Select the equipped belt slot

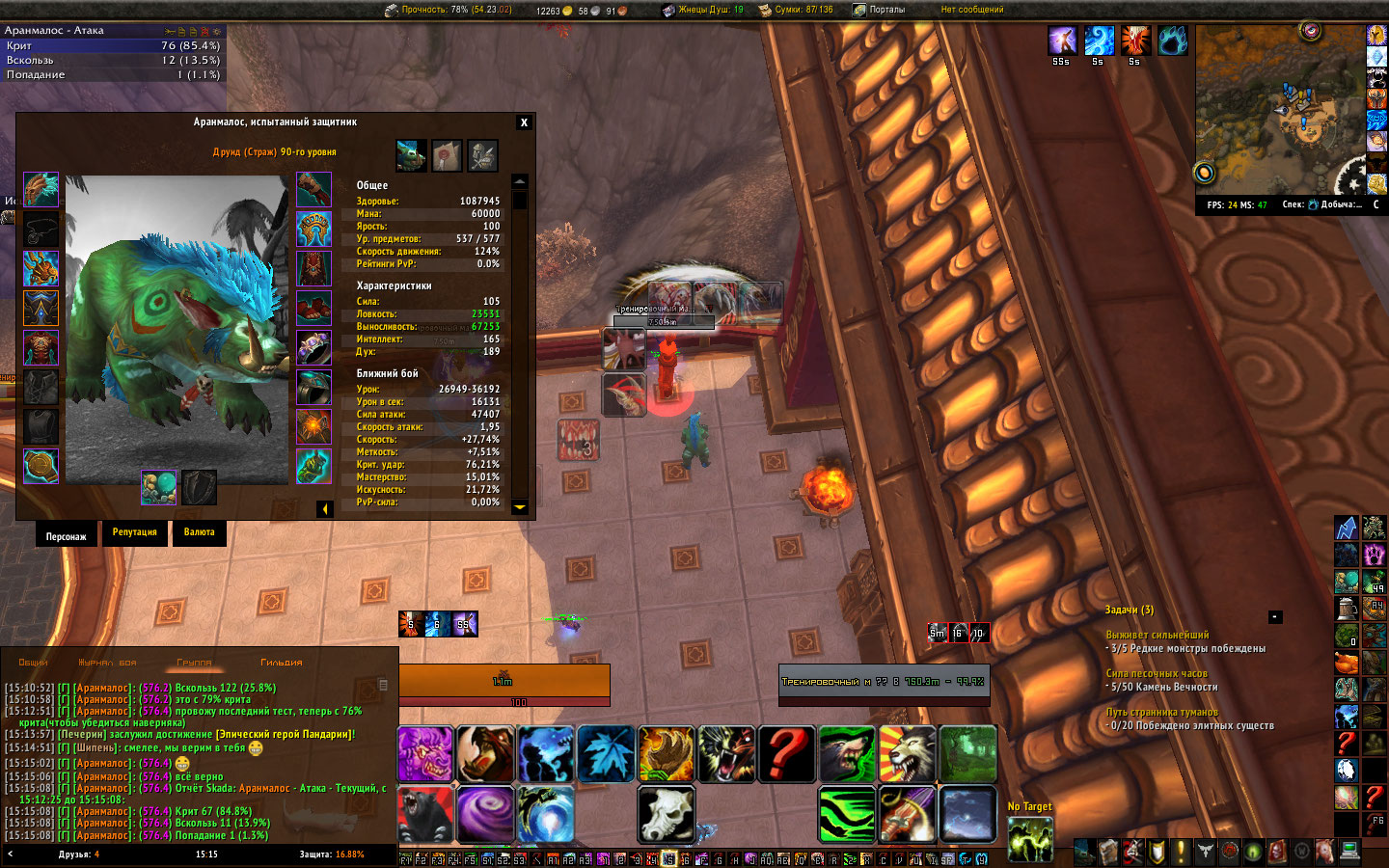[313, 230]
